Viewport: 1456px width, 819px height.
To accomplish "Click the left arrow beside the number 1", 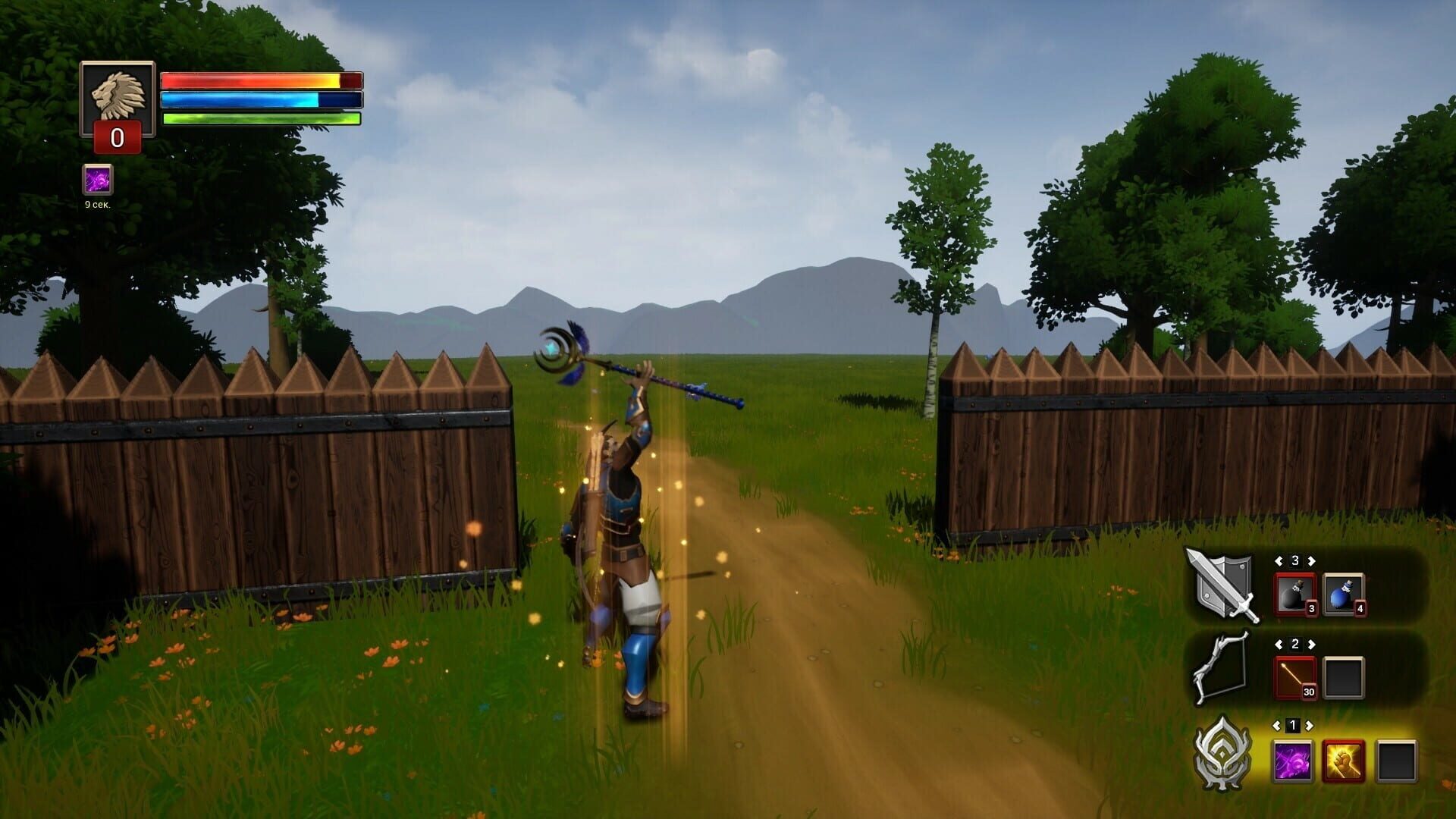I will point(1276,724).
